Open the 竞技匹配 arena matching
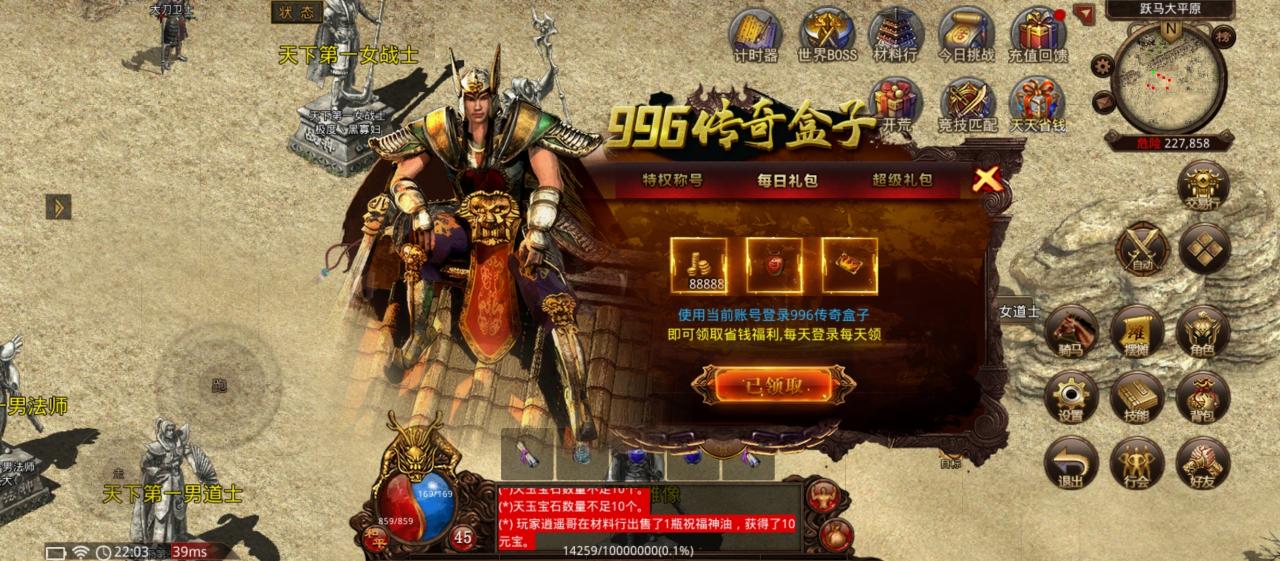 click(967, 105)
